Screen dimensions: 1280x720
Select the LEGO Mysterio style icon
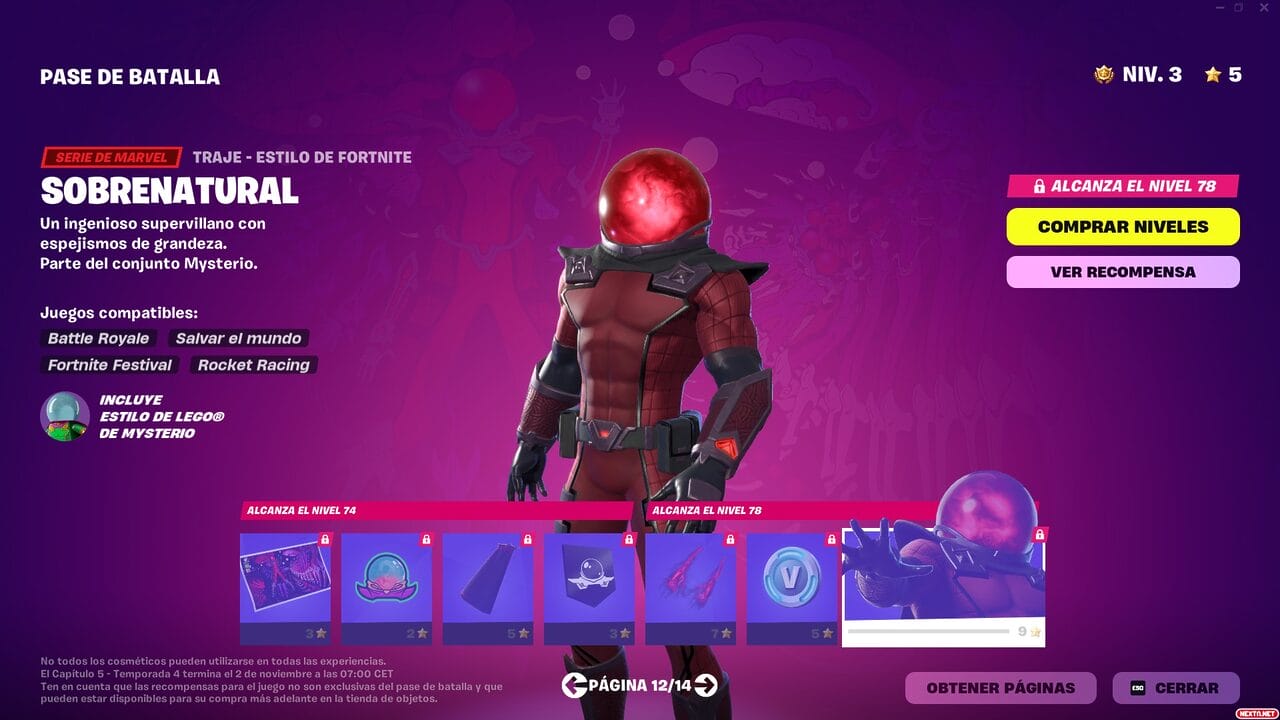click(63, 415)
